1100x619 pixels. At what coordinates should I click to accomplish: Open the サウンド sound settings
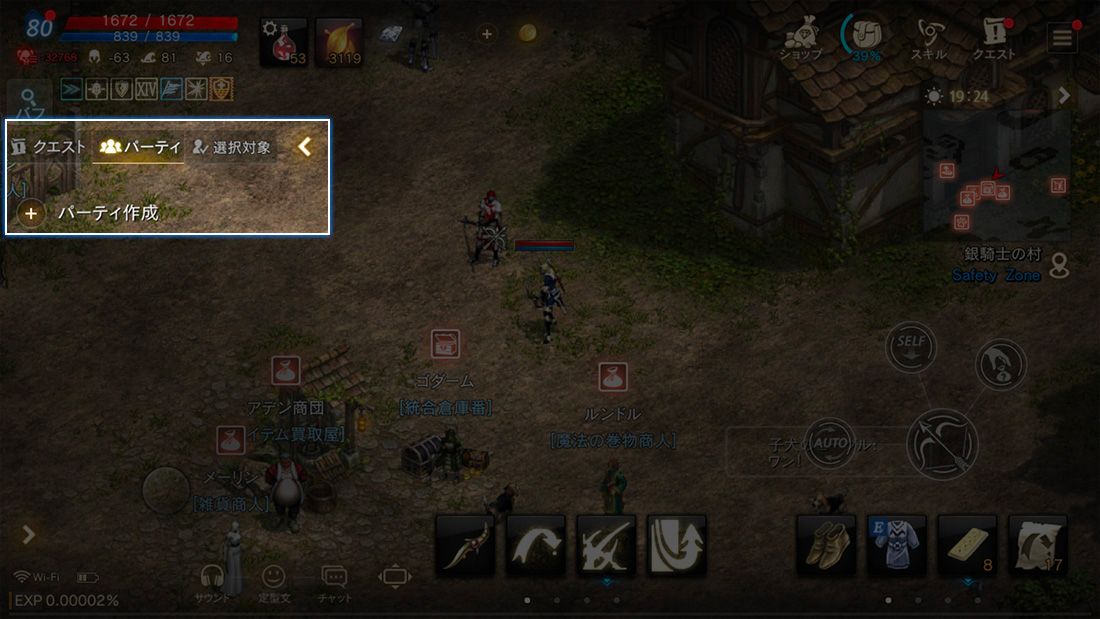(x=212, y=582)
